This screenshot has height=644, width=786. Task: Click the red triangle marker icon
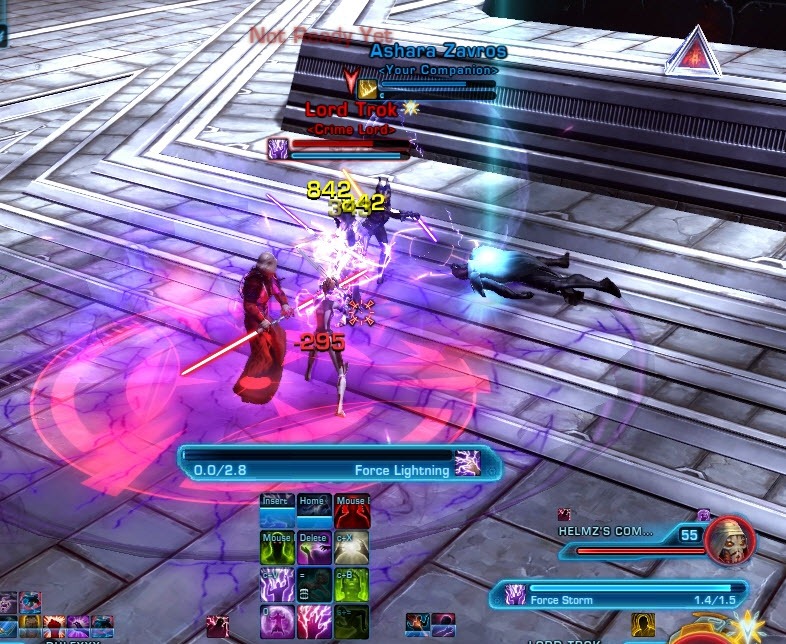pos(693,52)
